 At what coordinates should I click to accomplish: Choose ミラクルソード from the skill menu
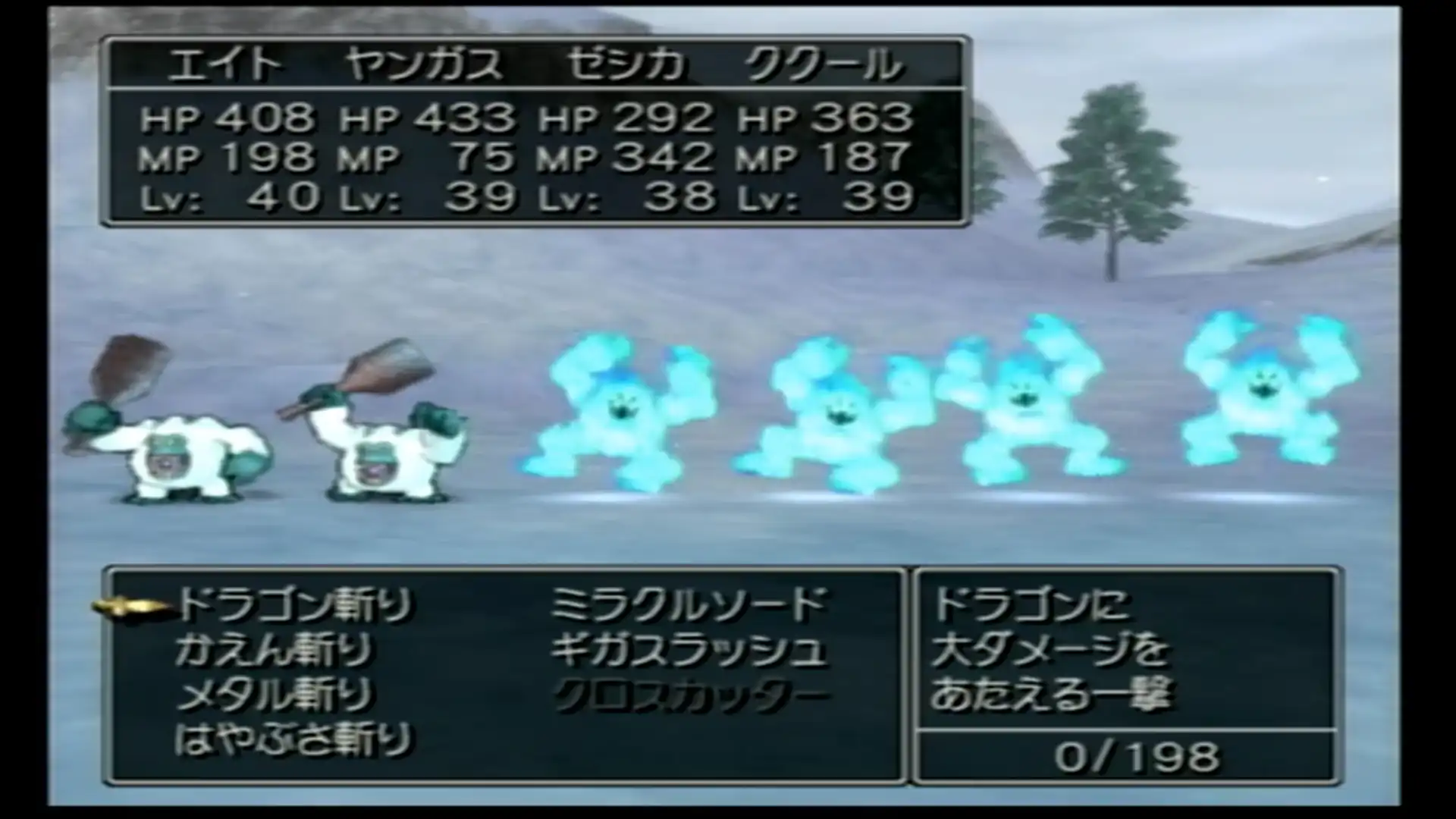[x=688, y=605]
